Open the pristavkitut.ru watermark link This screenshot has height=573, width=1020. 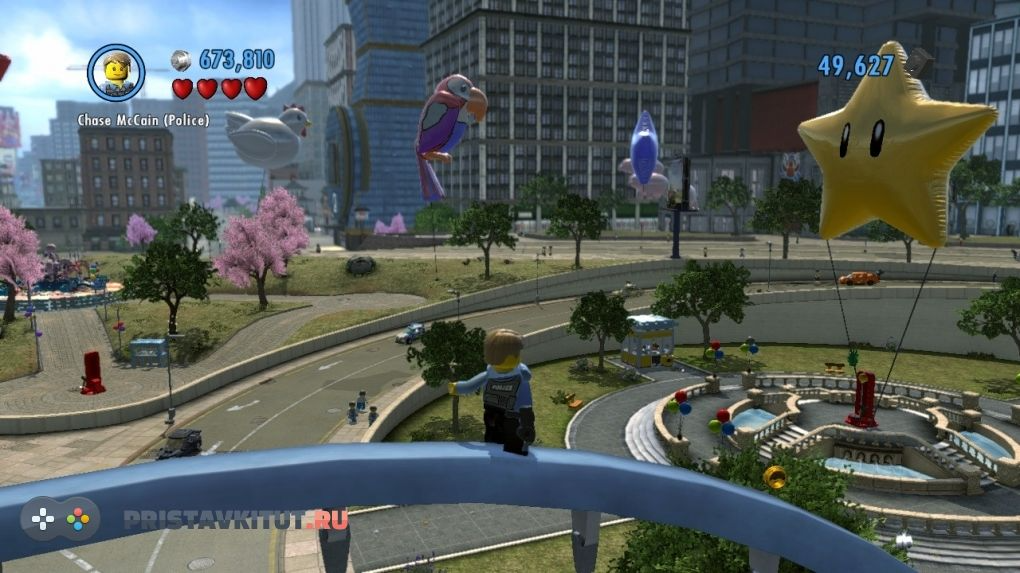click(x=235, y=519)
